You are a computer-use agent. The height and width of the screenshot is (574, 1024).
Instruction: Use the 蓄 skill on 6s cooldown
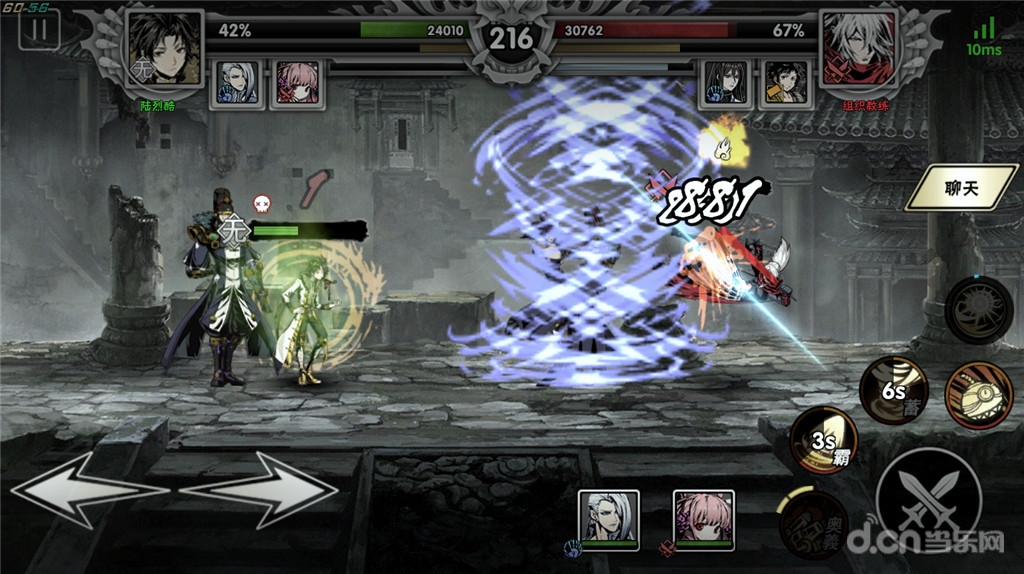[893, 388]
